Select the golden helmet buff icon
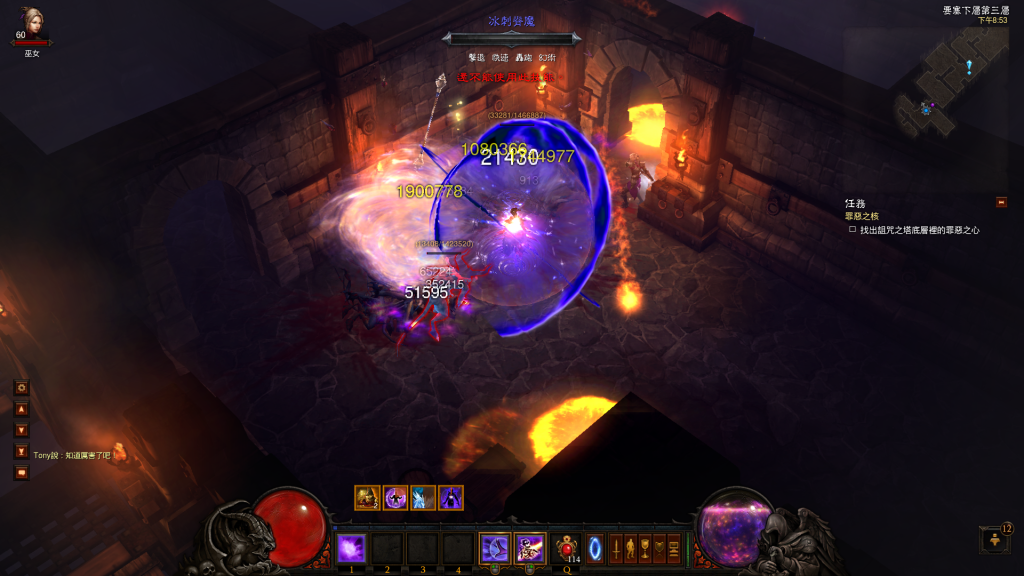1024x576 pixels. pos(367,497)
